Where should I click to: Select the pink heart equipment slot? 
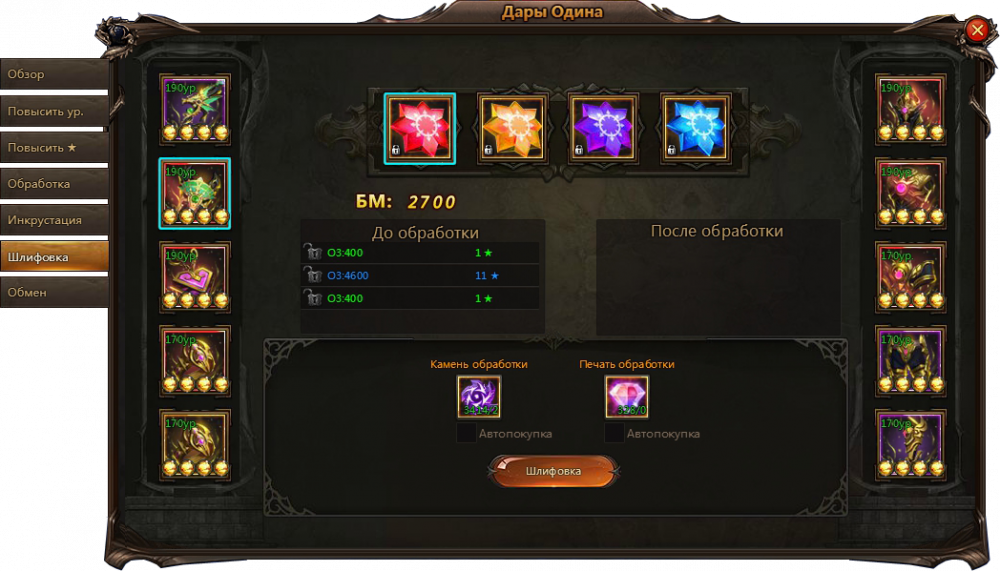[x=195, y=277]
